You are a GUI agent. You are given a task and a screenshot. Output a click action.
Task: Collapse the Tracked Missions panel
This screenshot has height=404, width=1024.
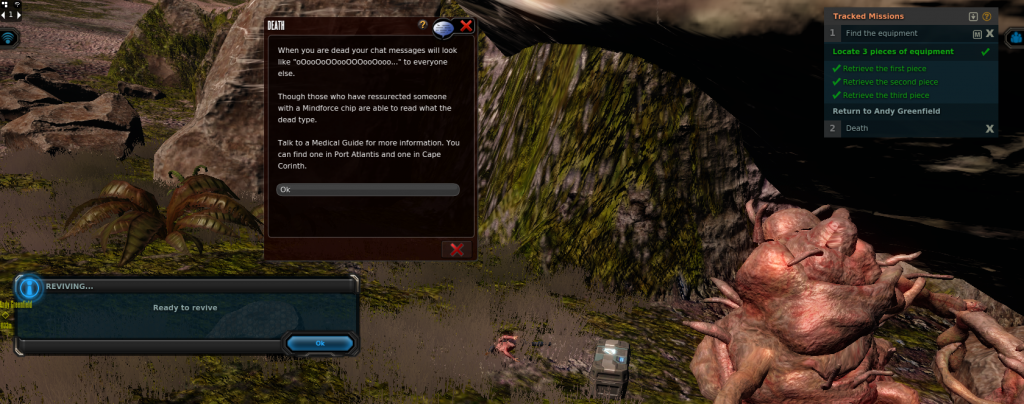click(x=973, y=16)
